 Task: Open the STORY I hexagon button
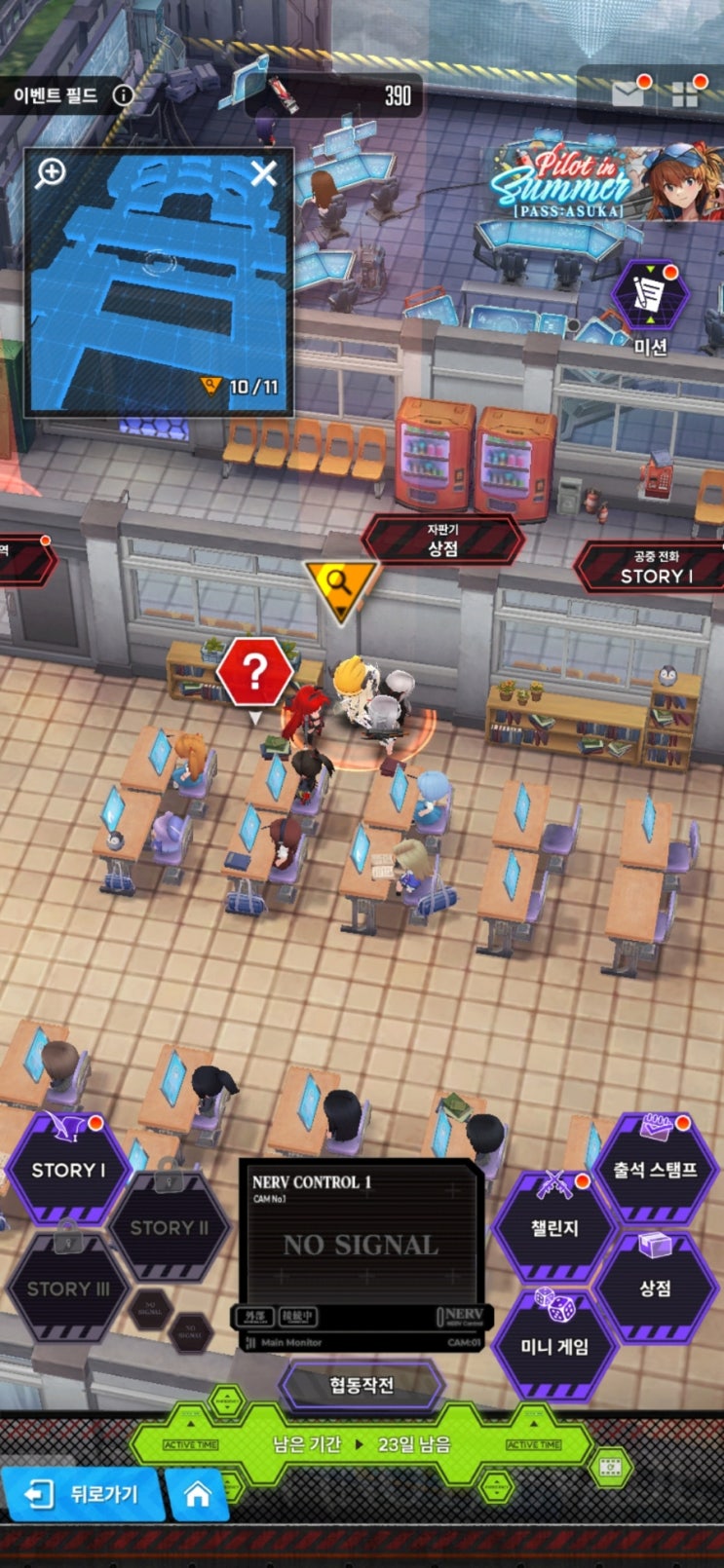(x=68, y=1170)
